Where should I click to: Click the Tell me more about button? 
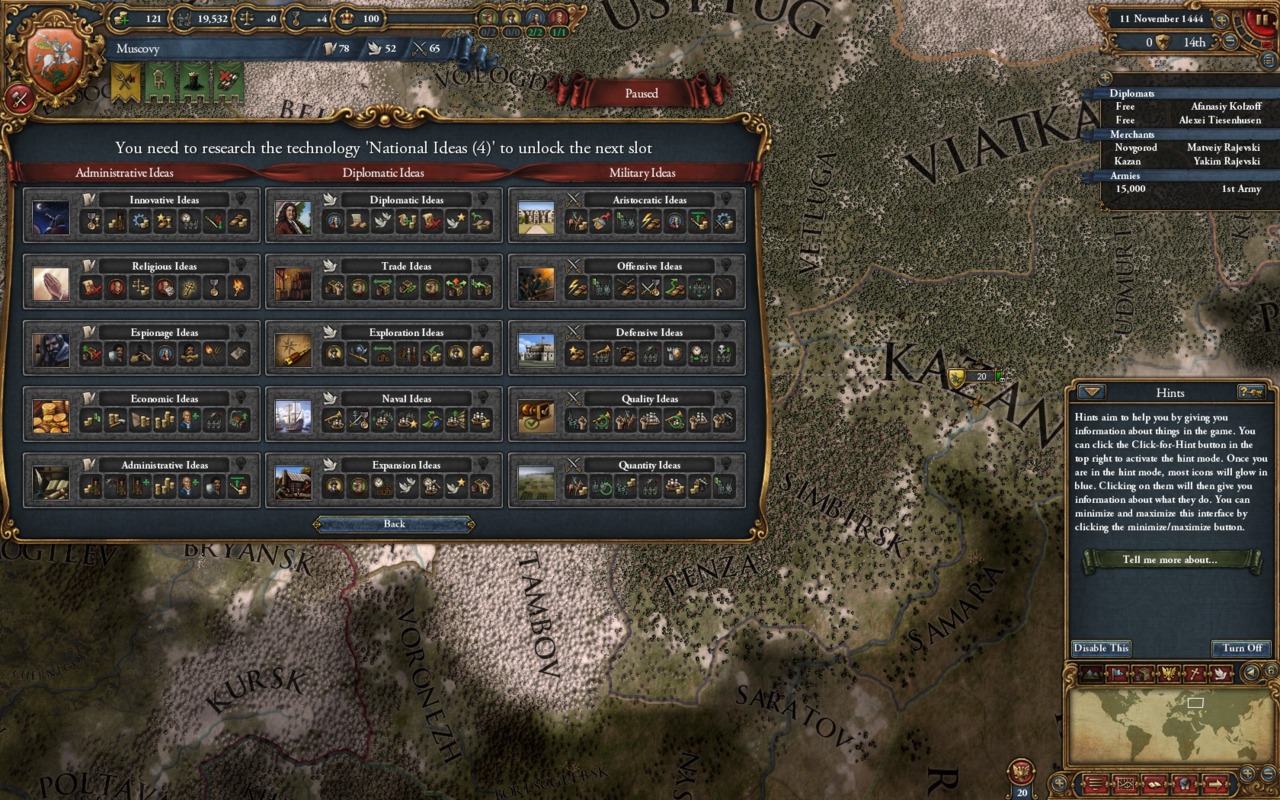[1169, 560]
